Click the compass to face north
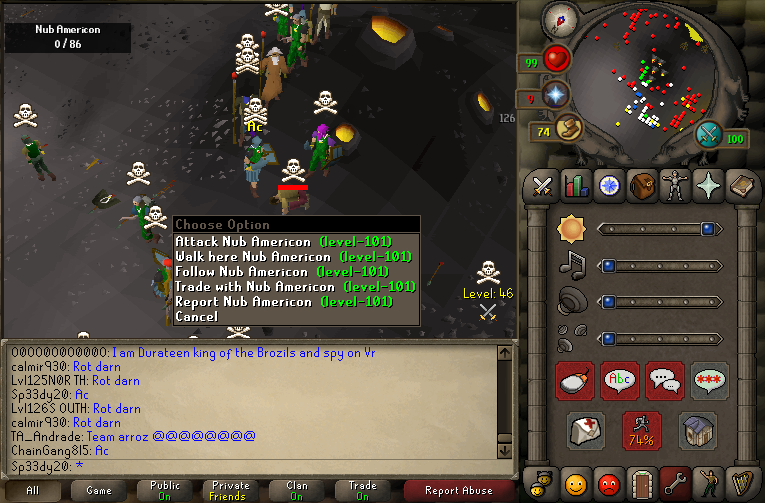 tap(560, 21)
